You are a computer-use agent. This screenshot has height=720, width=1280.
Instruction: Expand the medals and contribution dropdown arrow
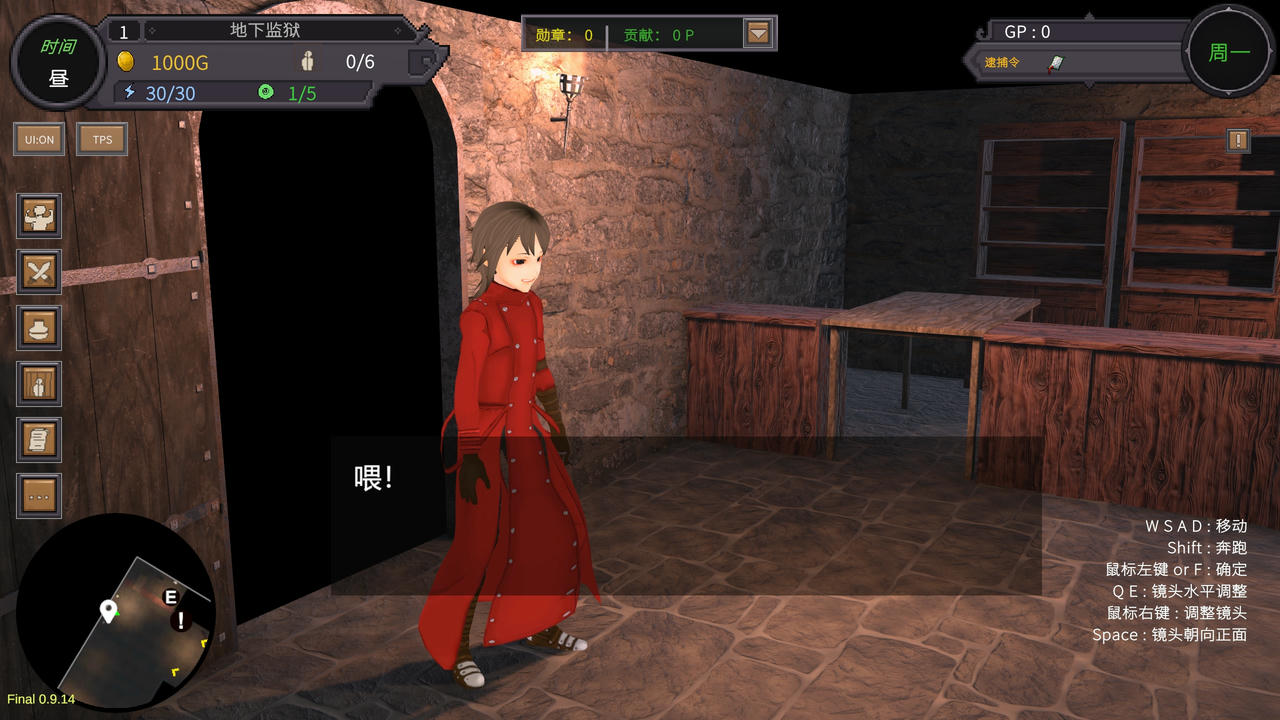[759, 34]
